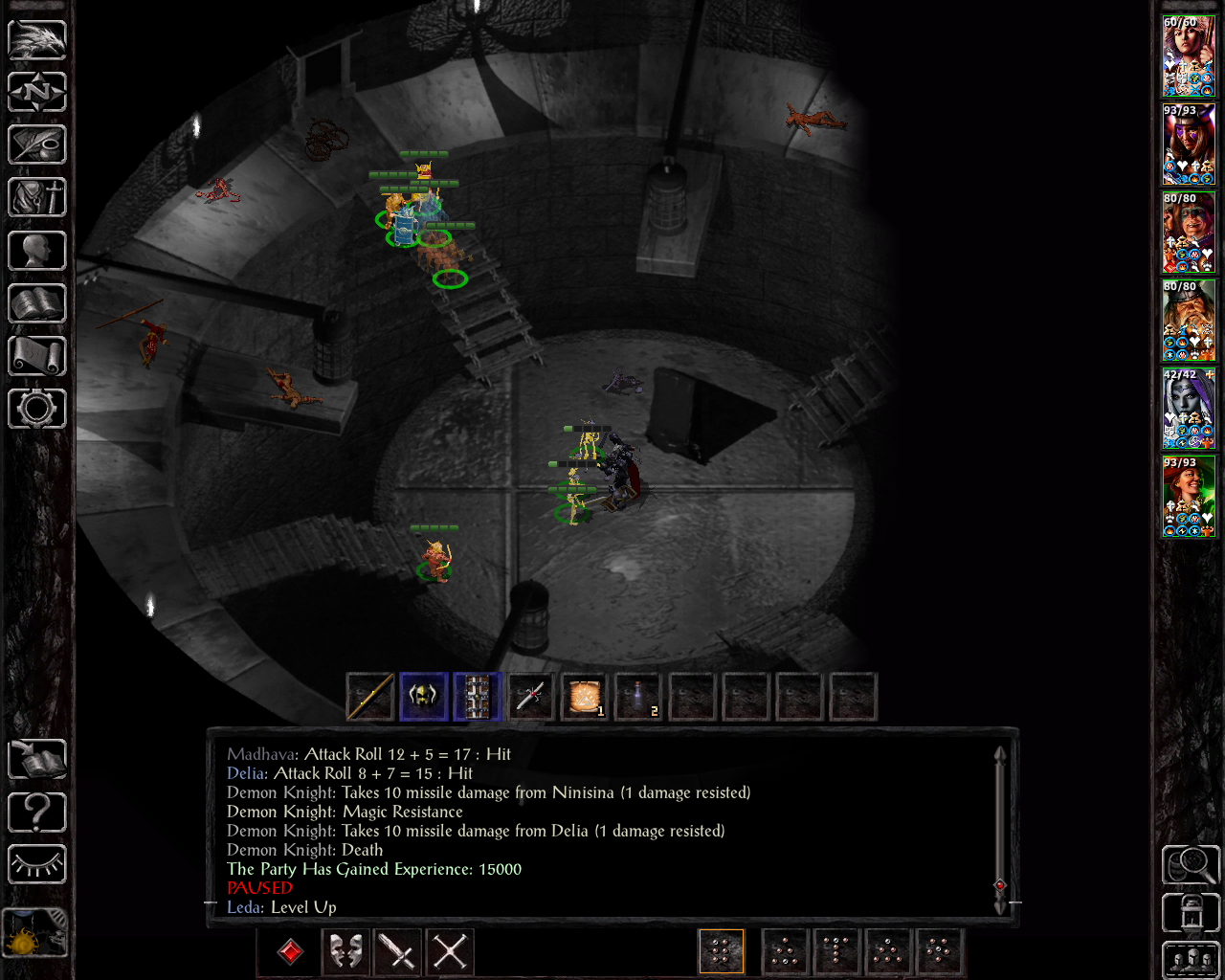The height and width of the screenshot is (980, 1225).
Task: Open the area map with the compass button
Action: coord(37,93)
